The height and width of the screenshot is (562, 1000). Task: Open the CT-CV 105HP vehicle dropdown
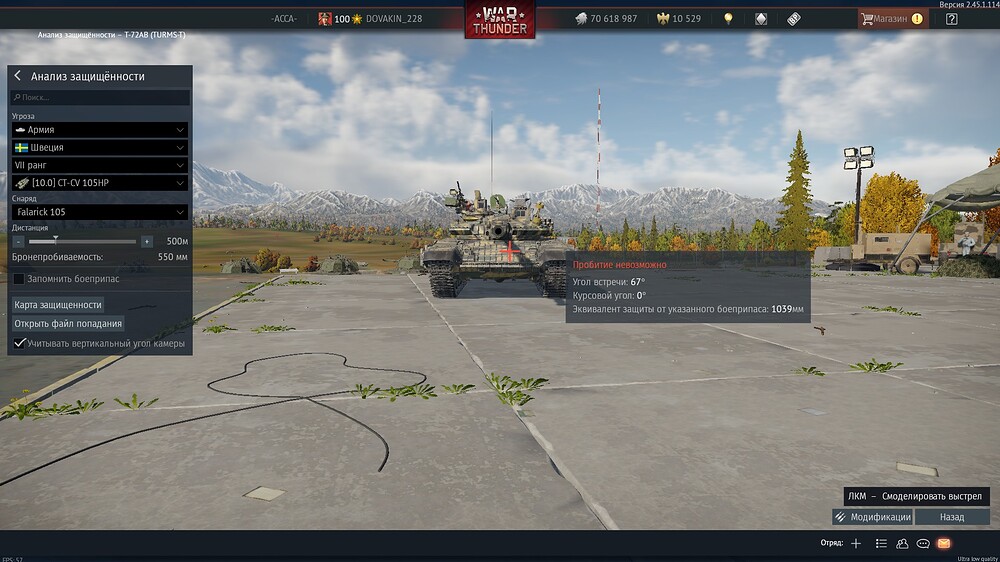point(100,183)
